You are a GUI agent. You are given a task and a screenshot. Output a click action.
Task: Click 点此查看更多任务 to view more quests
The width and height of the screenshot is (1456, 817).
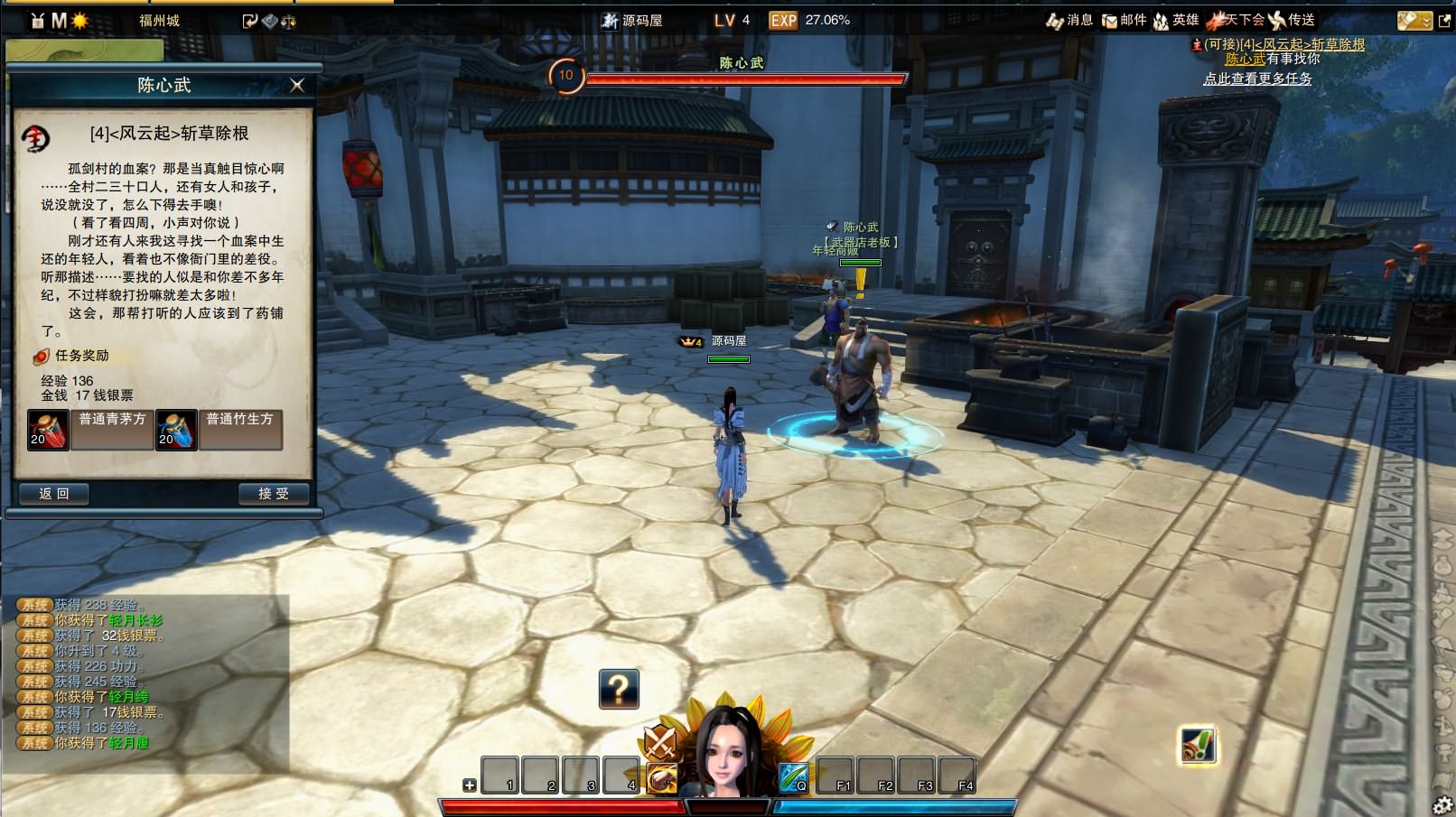click(1257, 79)
